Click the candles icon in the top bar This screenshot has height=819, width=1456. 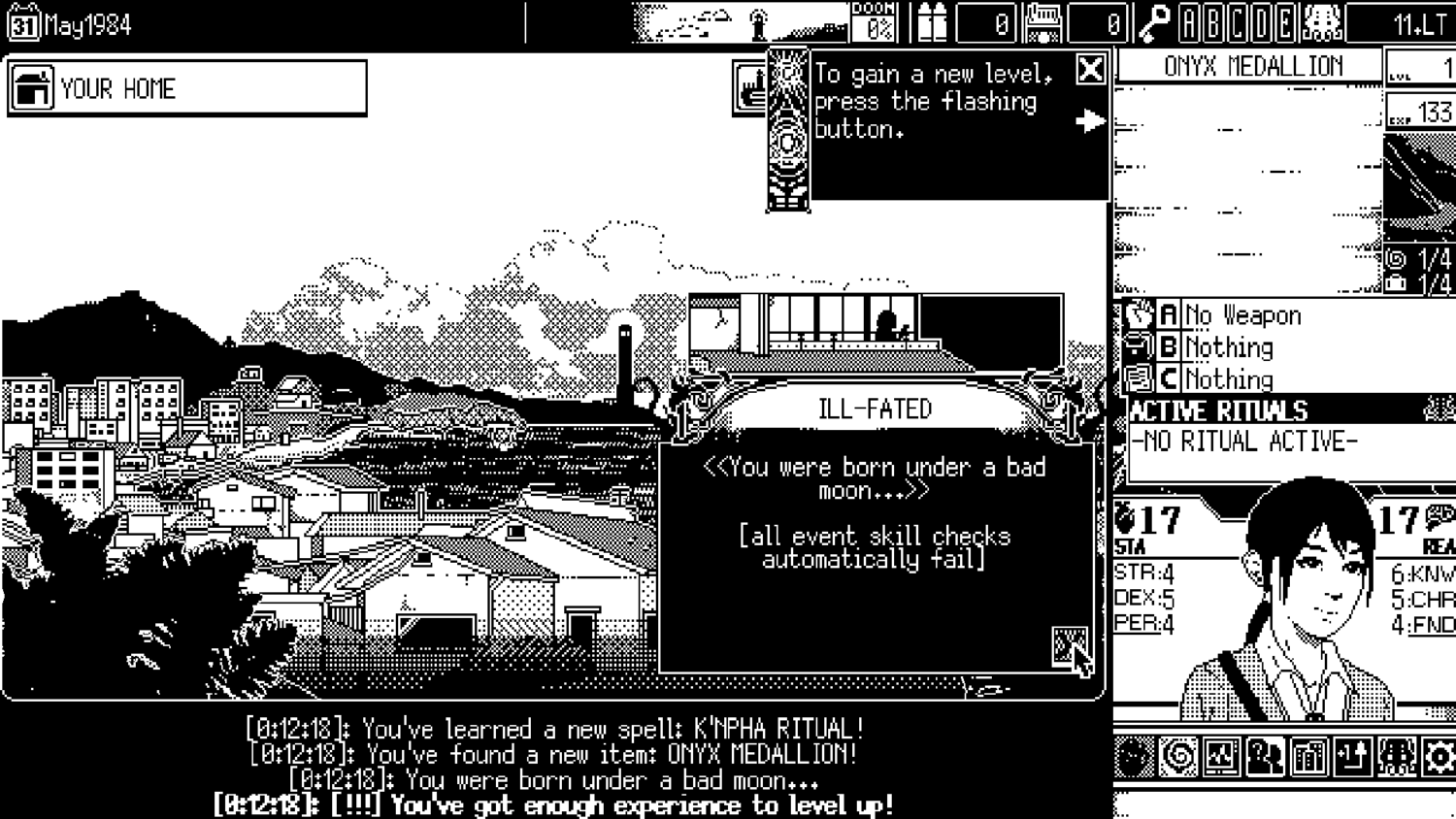click(x=934, y=20)
